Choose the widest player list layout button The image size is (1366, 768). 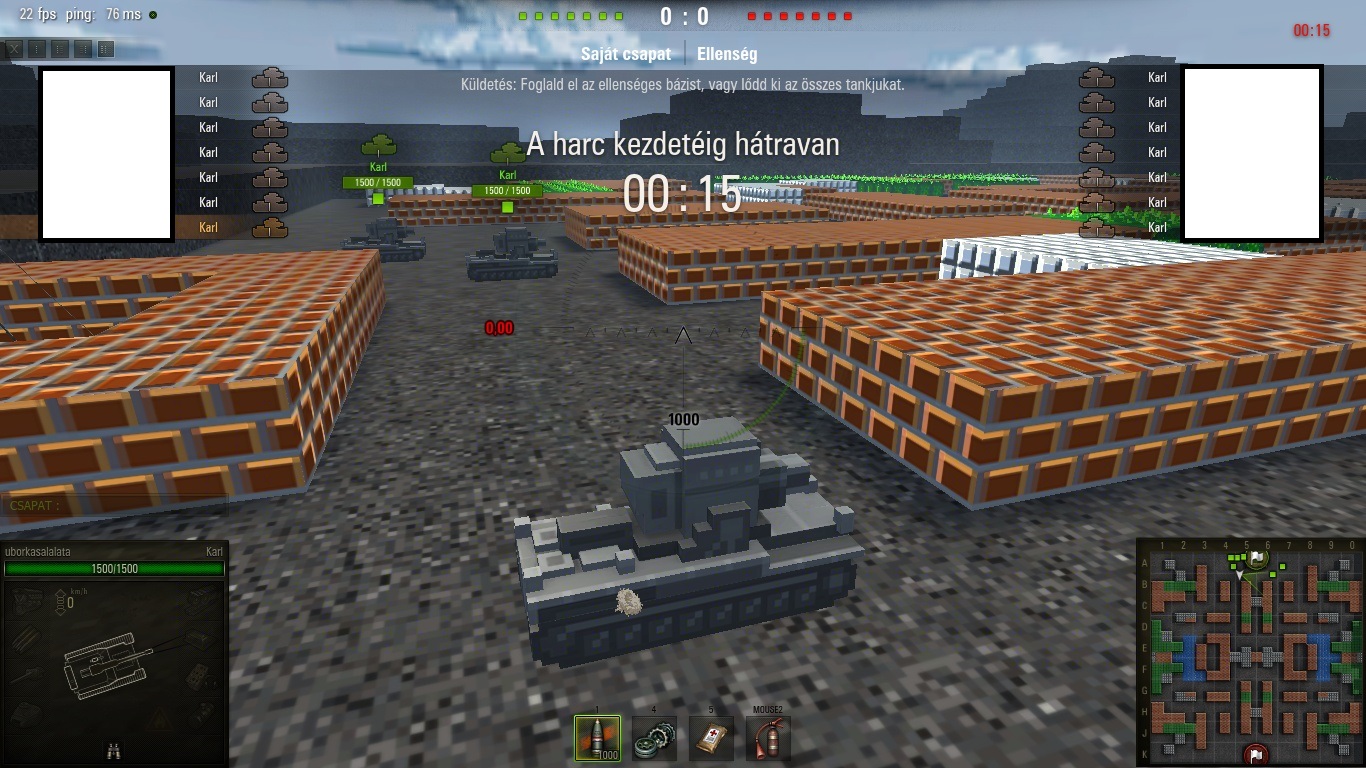(x=106, y=49)
